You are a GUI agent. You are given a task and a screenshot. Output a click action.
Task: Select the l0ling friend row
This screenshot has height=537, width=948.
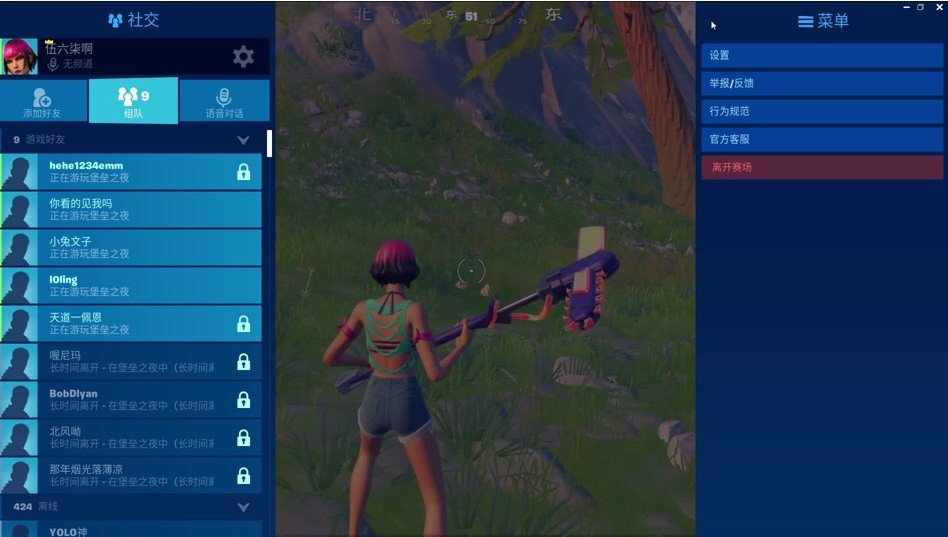[130, 286]
